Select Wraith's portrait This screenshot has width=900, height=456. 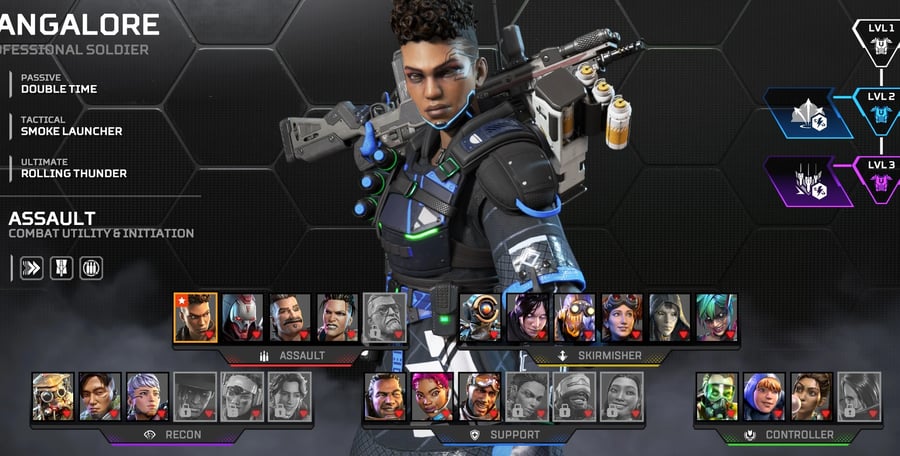coord(527,318)
